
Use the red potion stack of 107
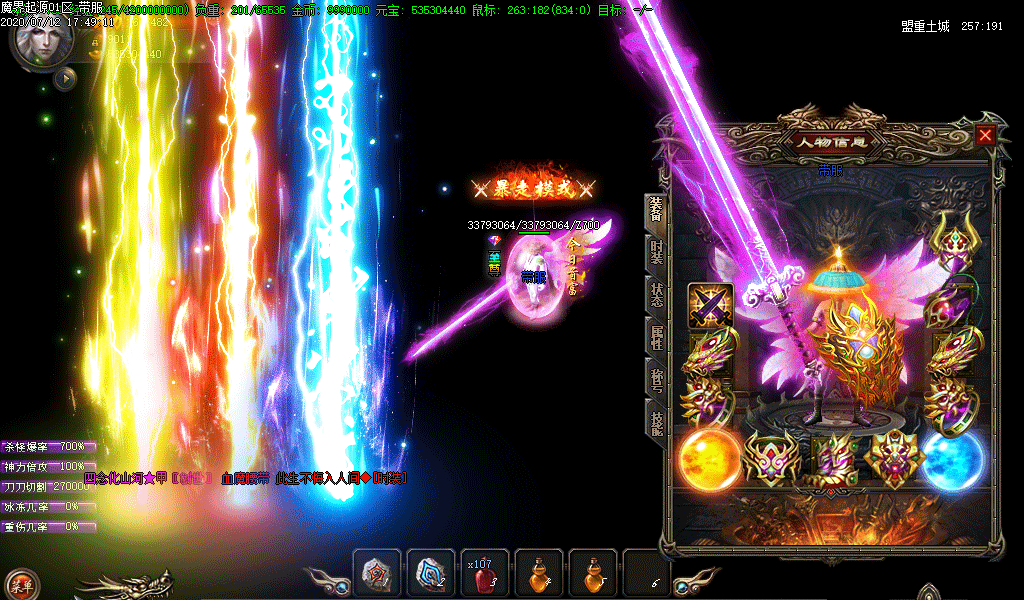click(x=485, y=574)
